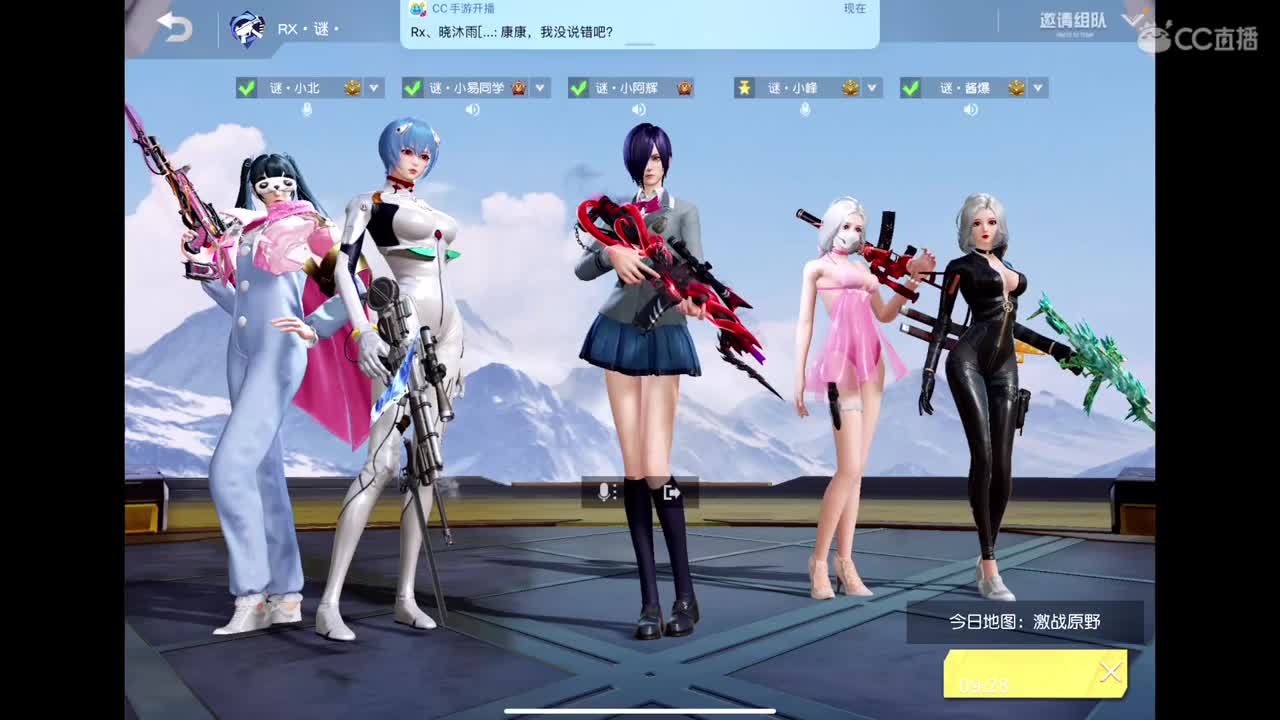Toggle 谜·小北's microphone mute
This screenshot has height=720, width=1280.
(x=308, y=108)
